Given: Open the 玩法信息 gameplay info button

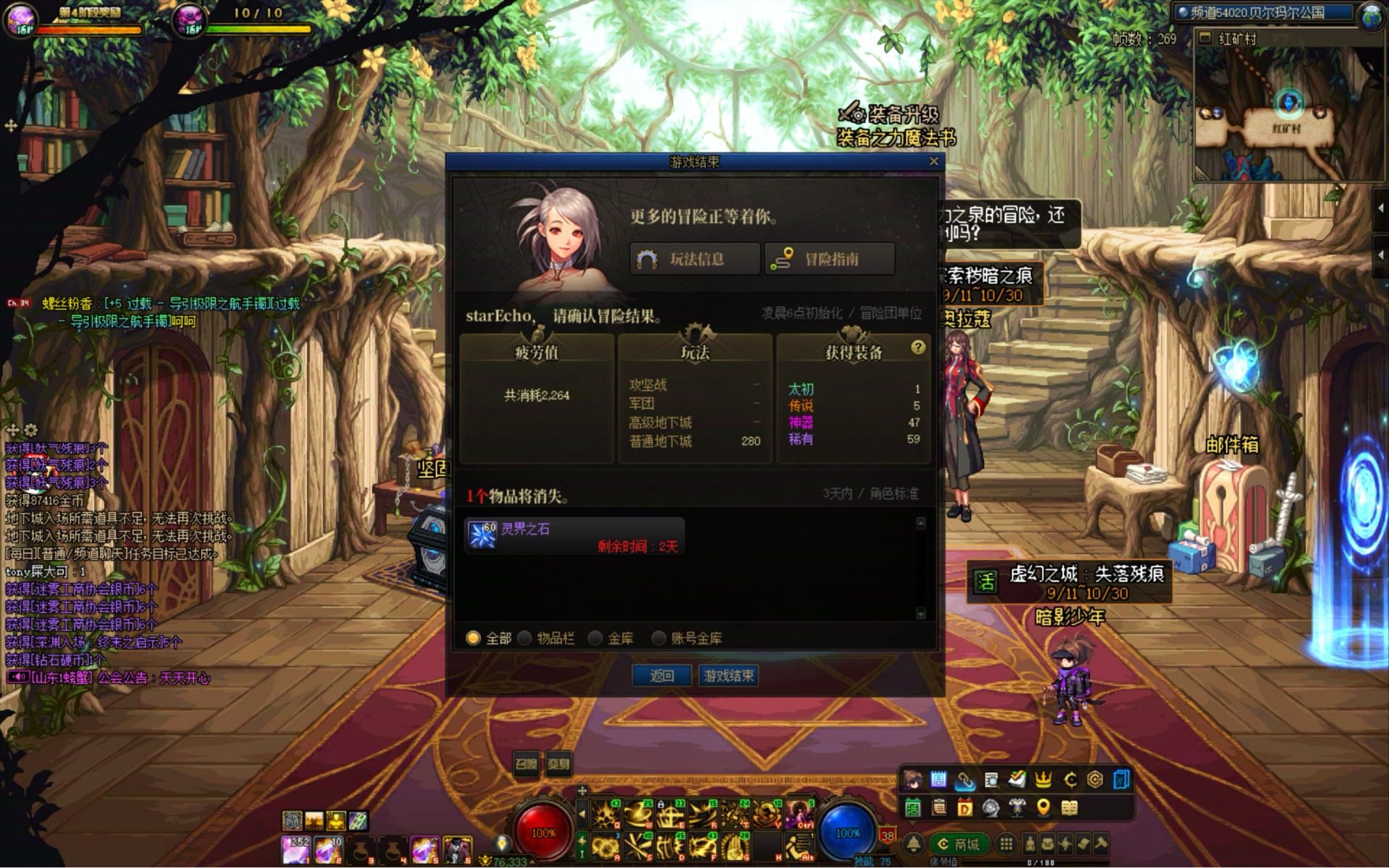Looking at the screenshot, I should [694, 259].
